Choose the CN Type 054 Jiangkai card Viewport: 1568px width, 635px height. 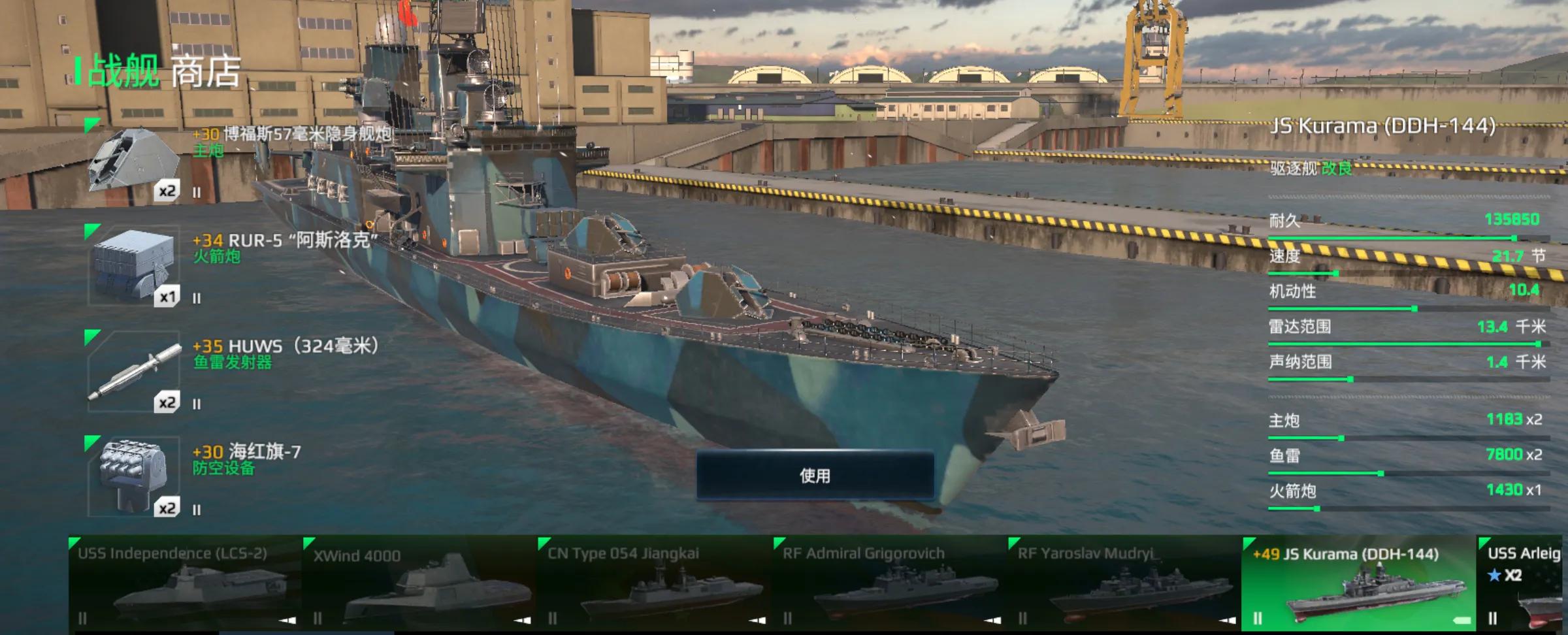point(654,583)
